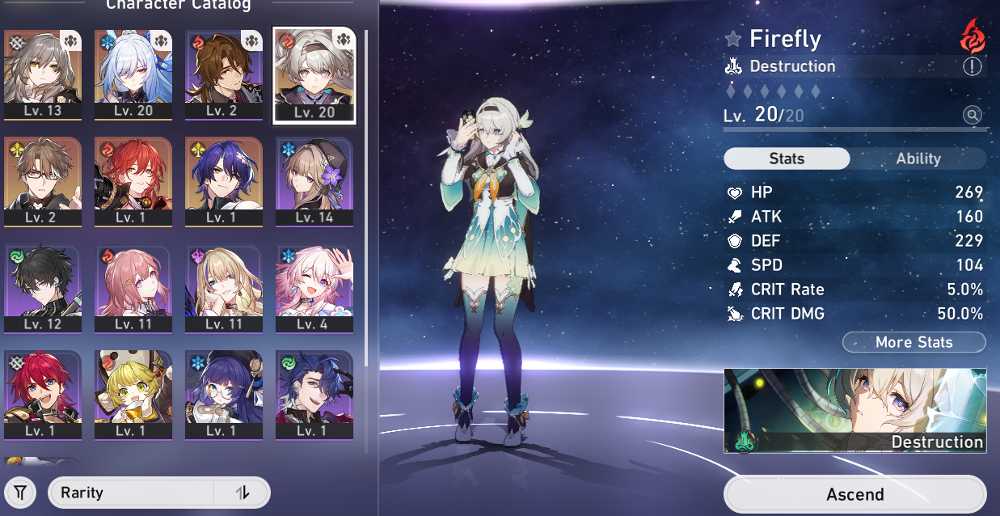Switch to the Ability tab
Screen dimensions: 1000x516
tap(918, 158)
